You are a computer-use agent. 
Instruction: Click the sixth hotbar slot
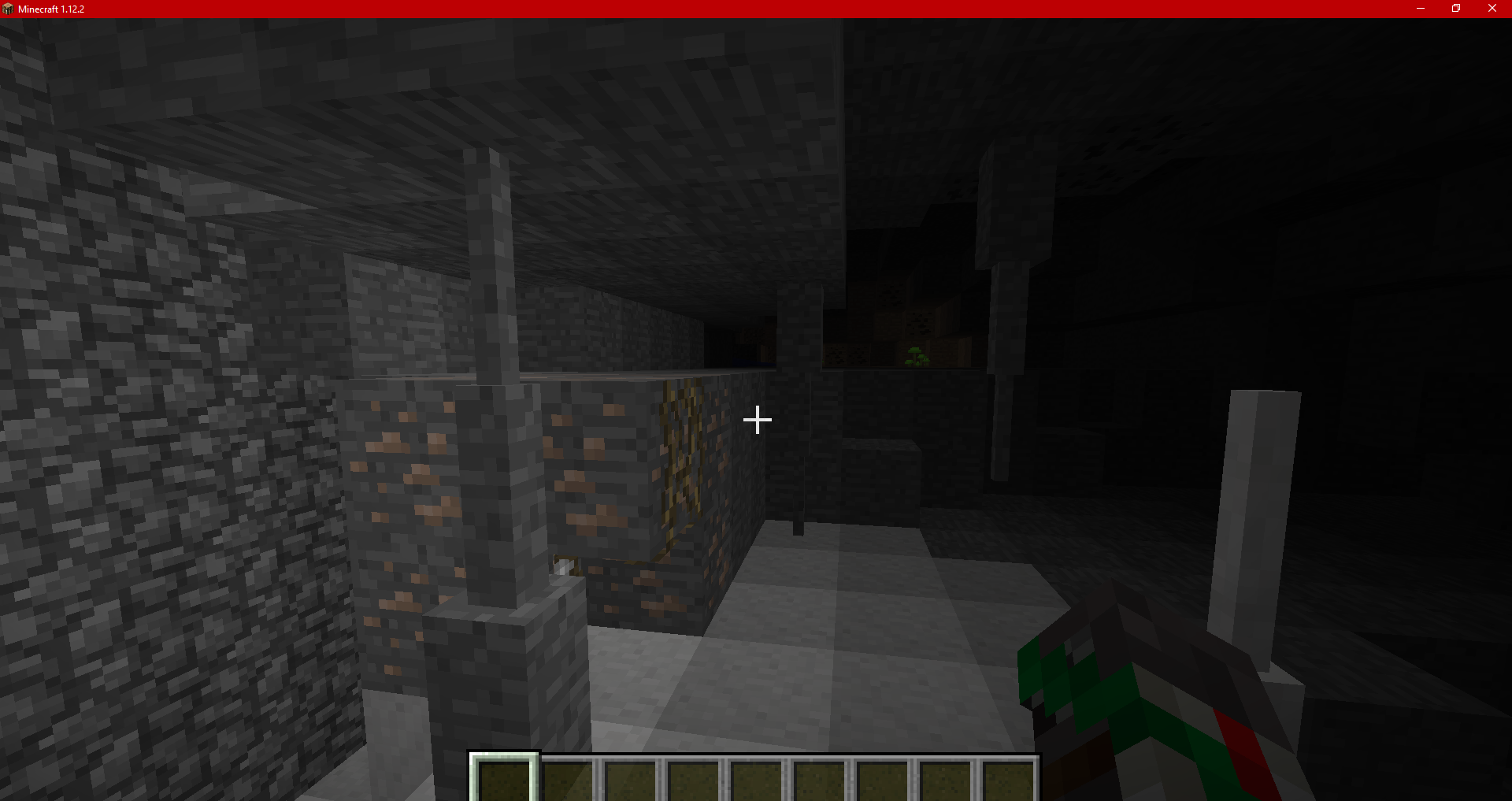click(819, 780)
